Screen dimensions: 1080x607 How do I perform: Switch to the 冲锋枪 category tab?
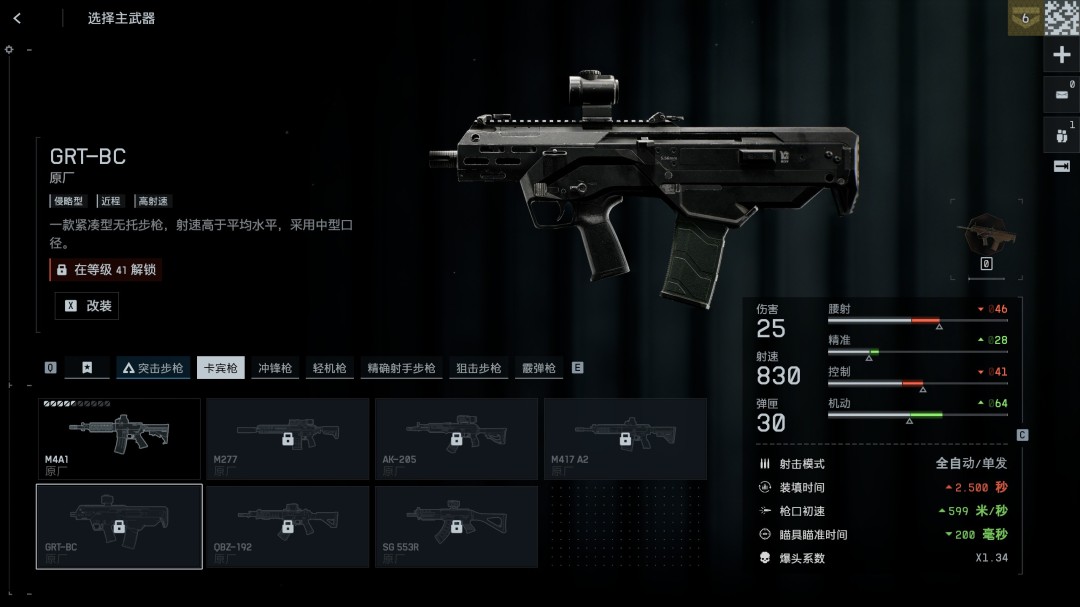275,368
